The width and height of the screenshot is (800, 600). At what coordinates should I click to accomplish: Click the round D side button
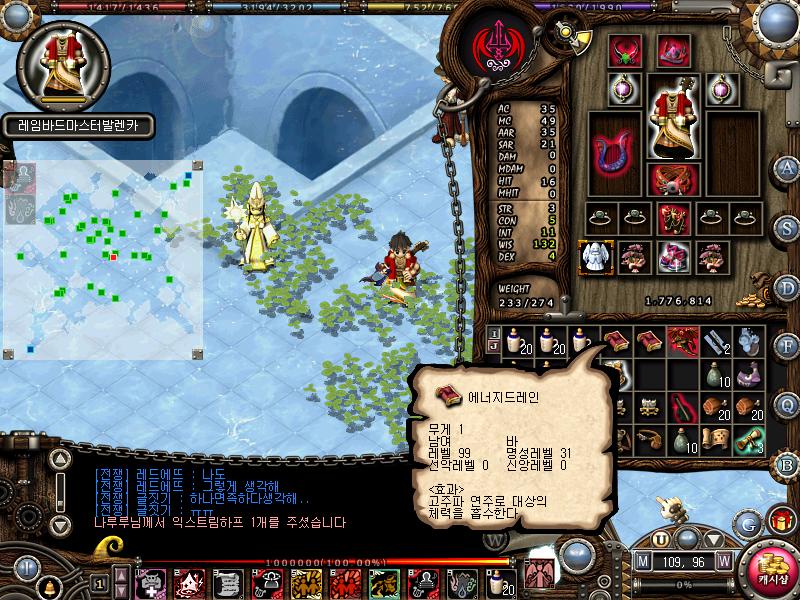tap(788, 287)
